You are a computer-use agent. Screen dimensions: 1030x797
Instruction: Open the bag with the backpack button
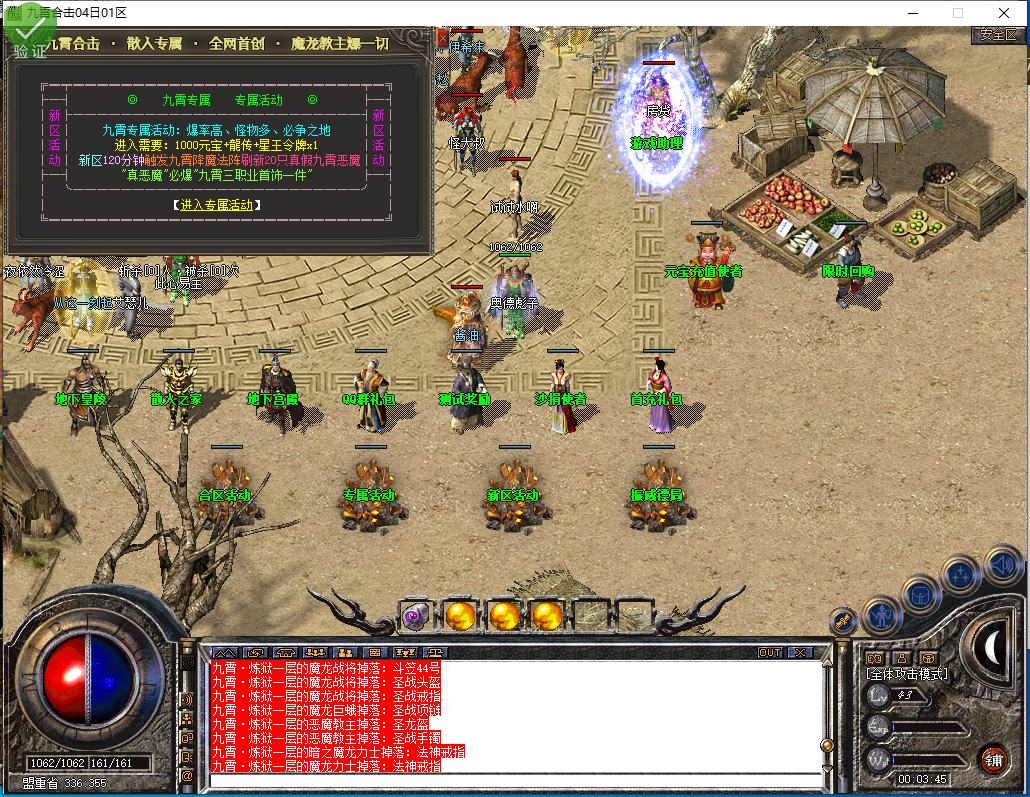921,594
